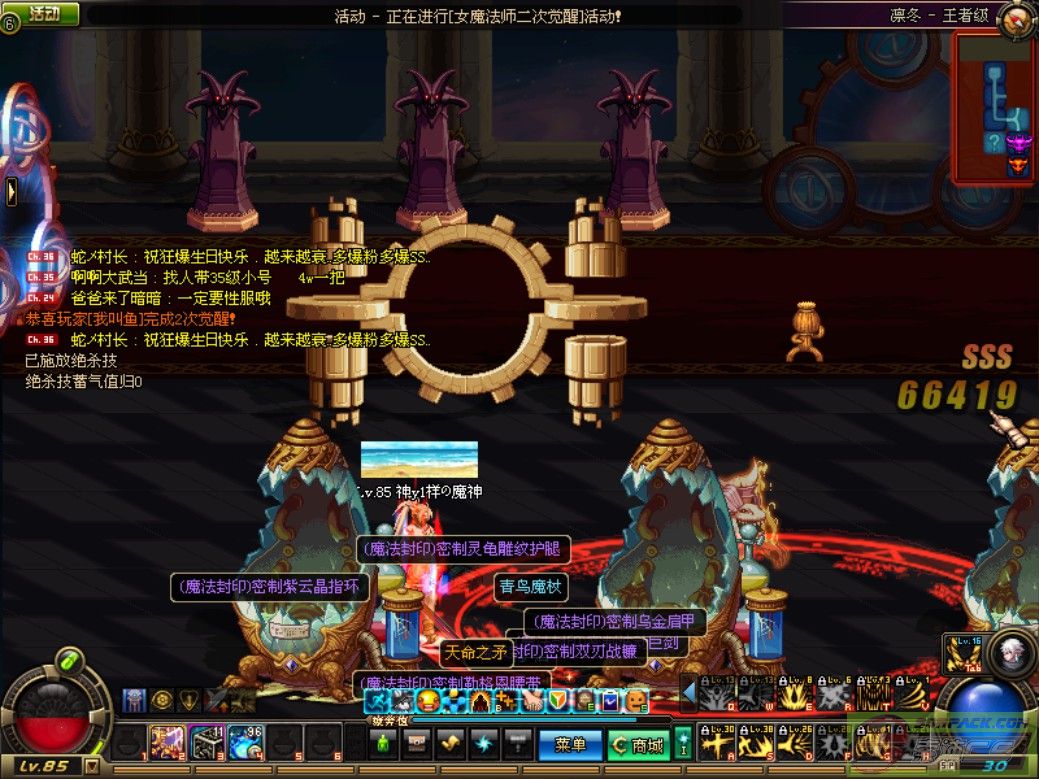
Task: Open the blue pinwheel skill menu icon
Action: click(483, 744)
